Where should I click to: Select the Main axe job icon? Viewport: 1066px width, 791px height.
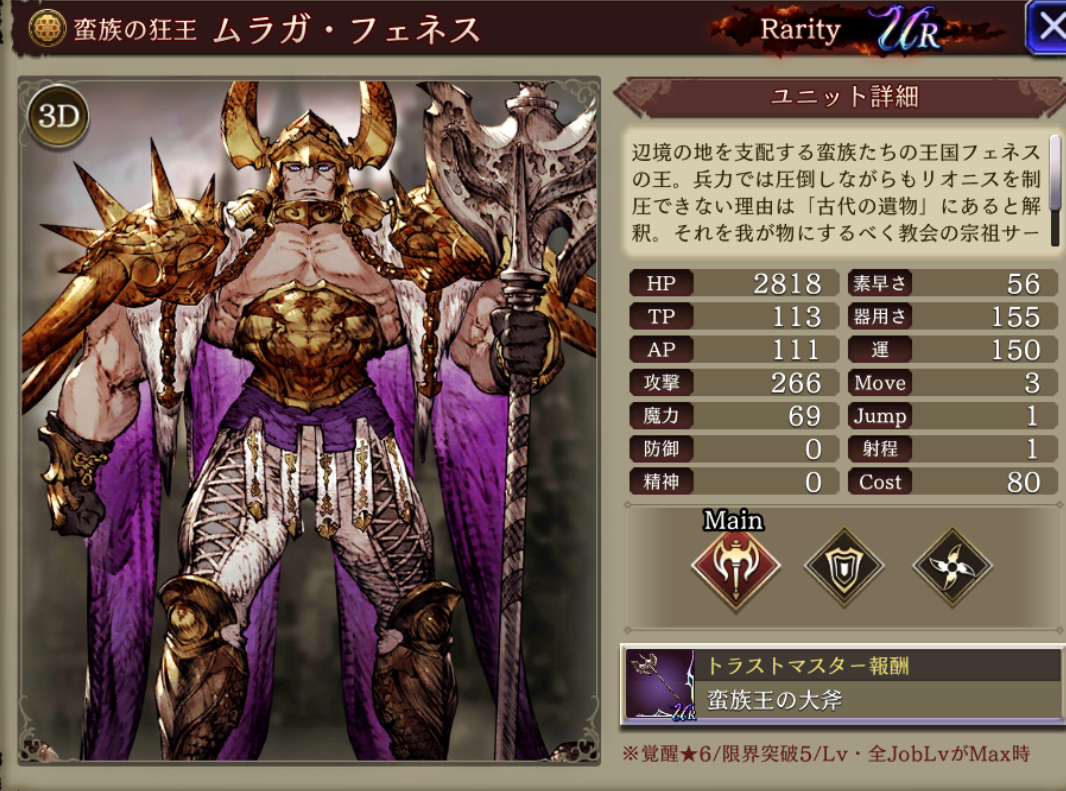(735, 567)
